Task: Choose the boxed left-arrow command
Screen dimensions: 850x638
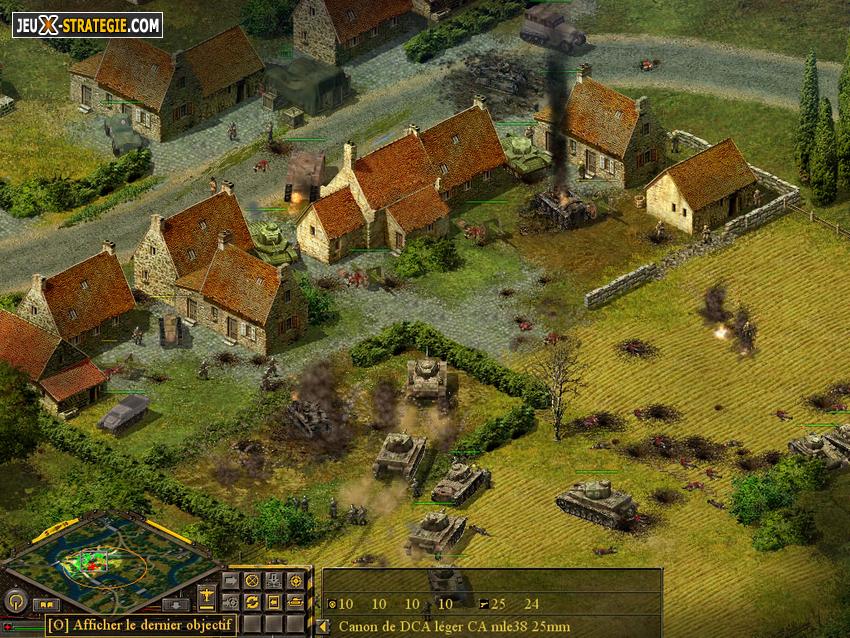Action: click(x=273, y=601)
